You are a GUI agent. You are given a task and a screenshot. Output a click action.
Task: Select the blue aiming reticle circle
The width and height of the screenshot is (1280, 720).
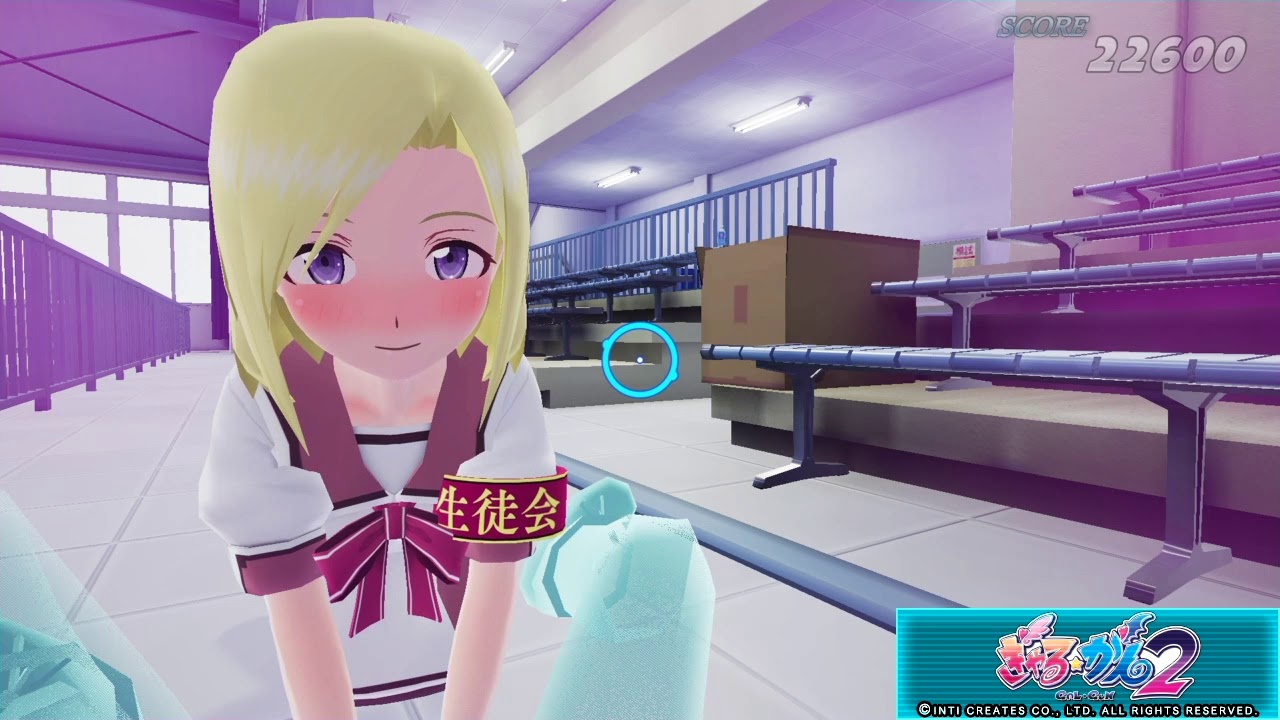tap(640, 360)
